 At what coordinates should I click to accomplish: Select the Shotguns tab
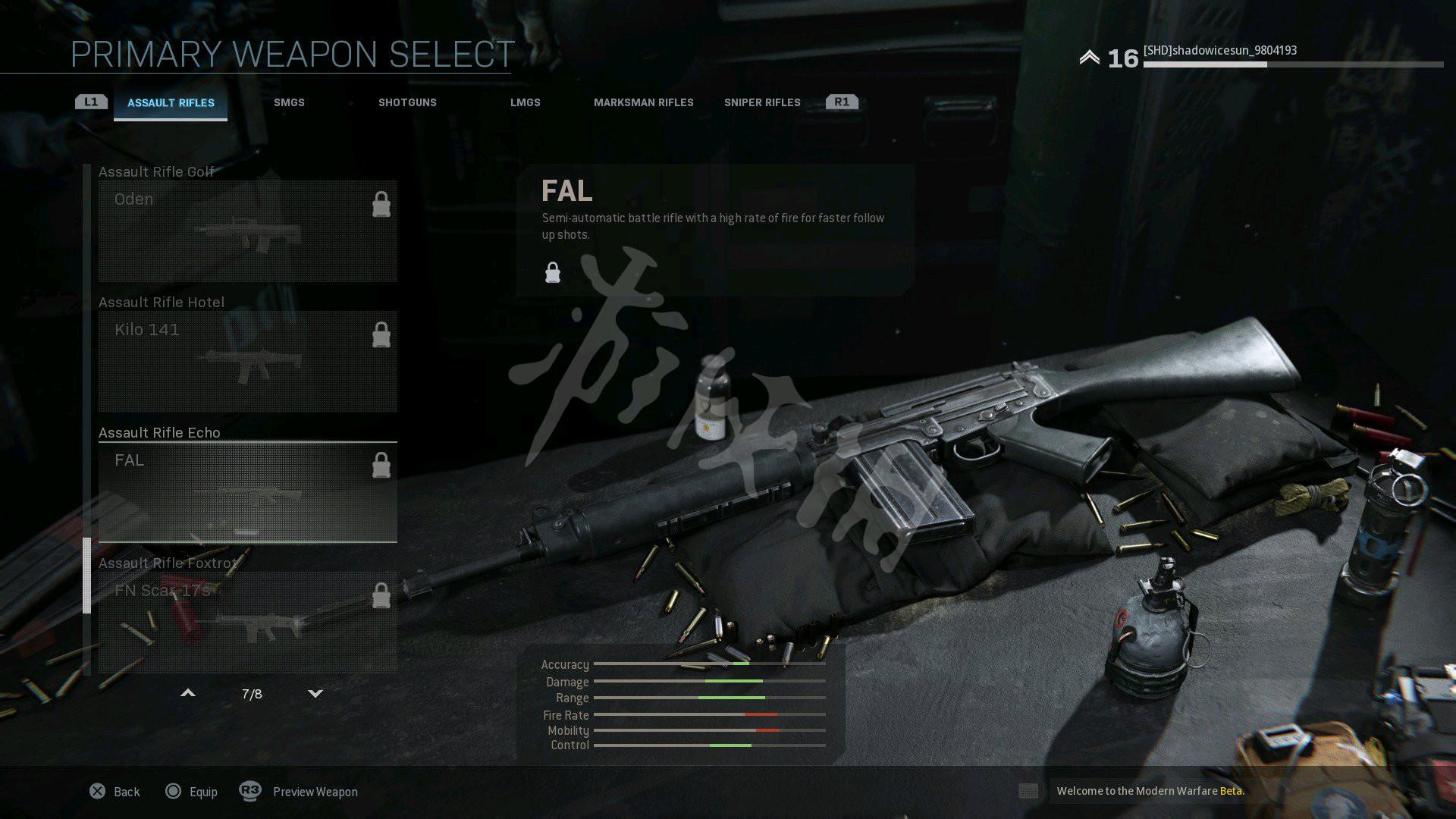407,103
